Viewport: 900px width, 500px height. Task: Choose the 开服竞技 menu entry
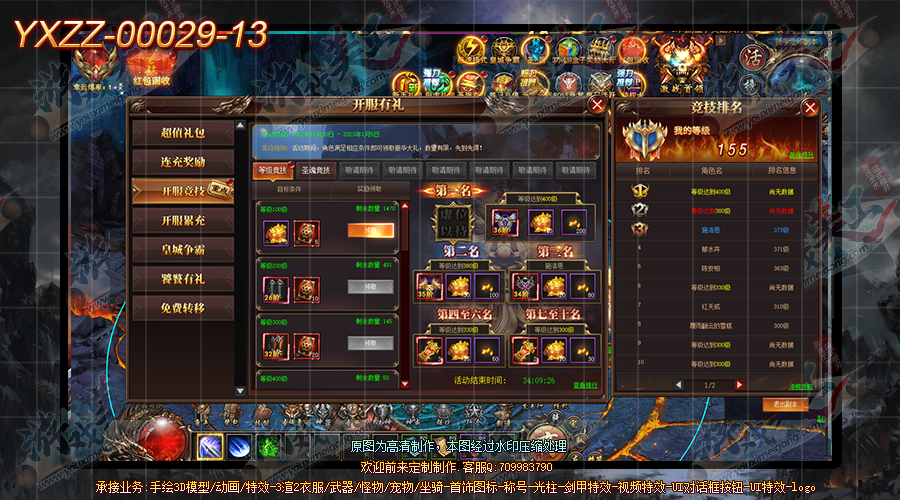[x=183, y=191]
